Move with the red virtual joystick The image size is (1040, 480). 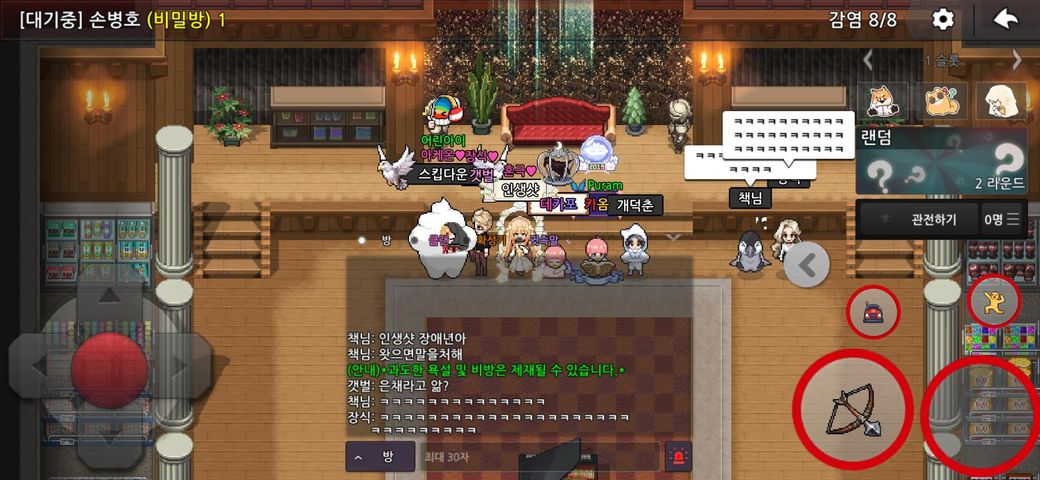pos(109,365)
